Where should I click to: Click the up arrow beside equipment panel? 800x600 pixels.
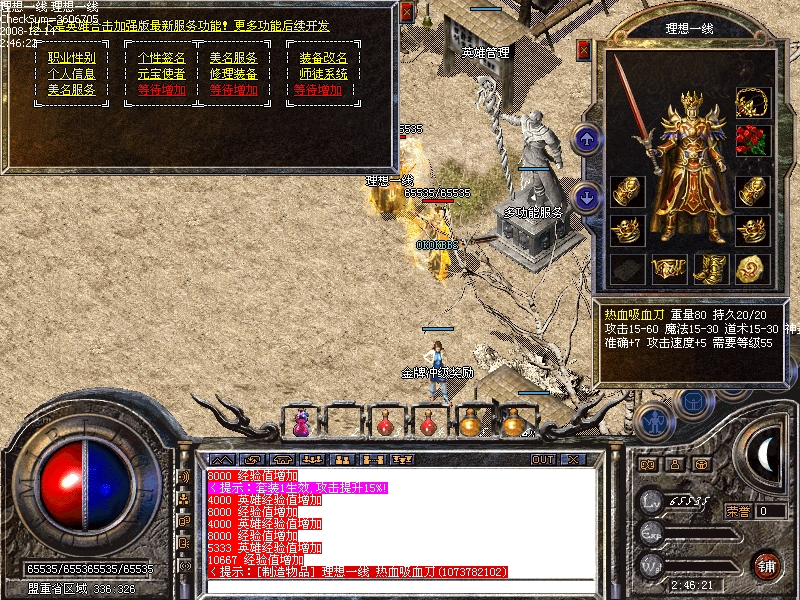pos(588,139)
